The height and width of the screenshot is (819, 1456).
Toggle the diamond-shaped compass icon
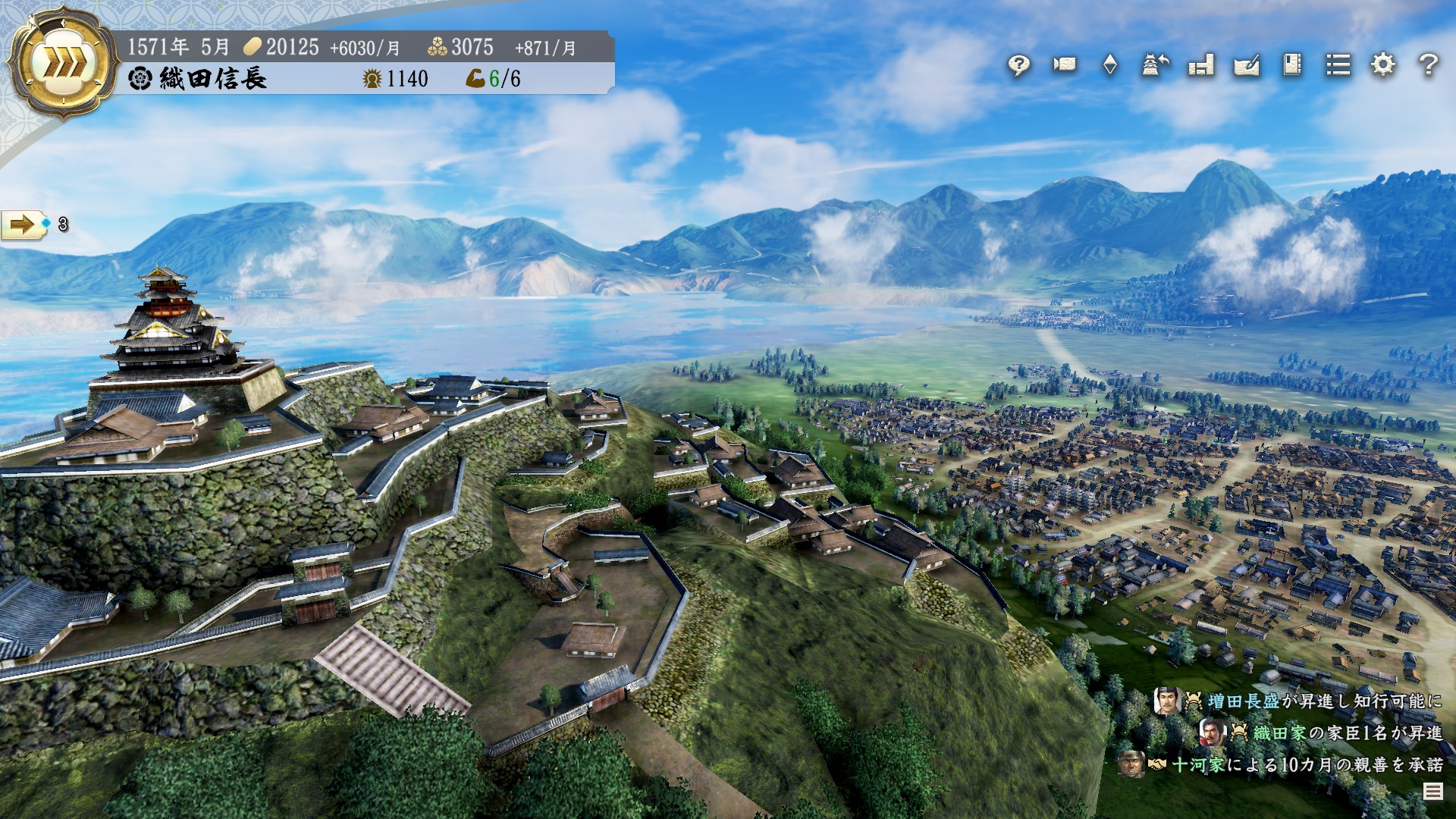tap(1109, 65)
